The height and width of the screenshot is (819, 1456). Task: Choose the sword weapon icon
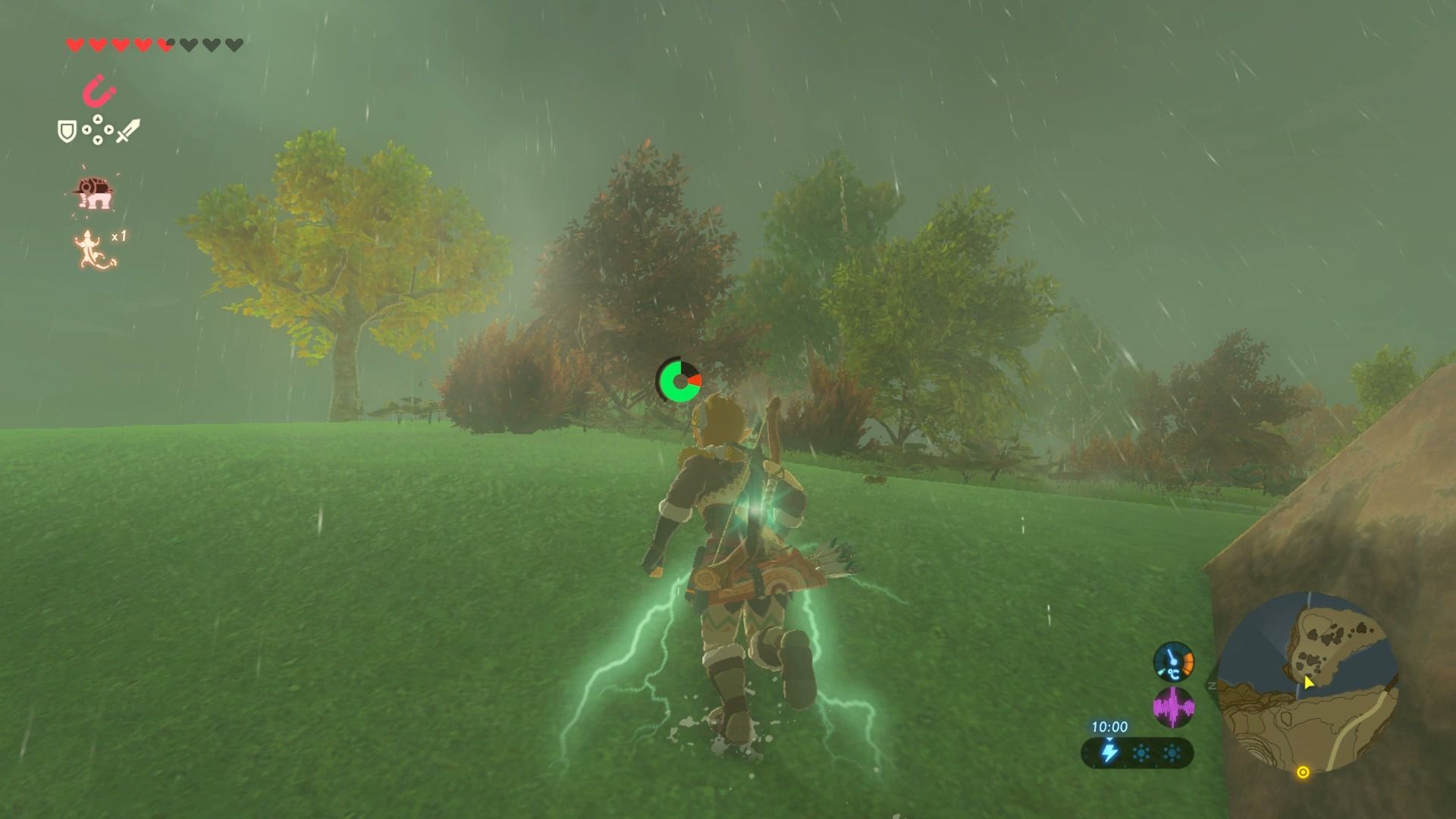click(x=127, y=130)
